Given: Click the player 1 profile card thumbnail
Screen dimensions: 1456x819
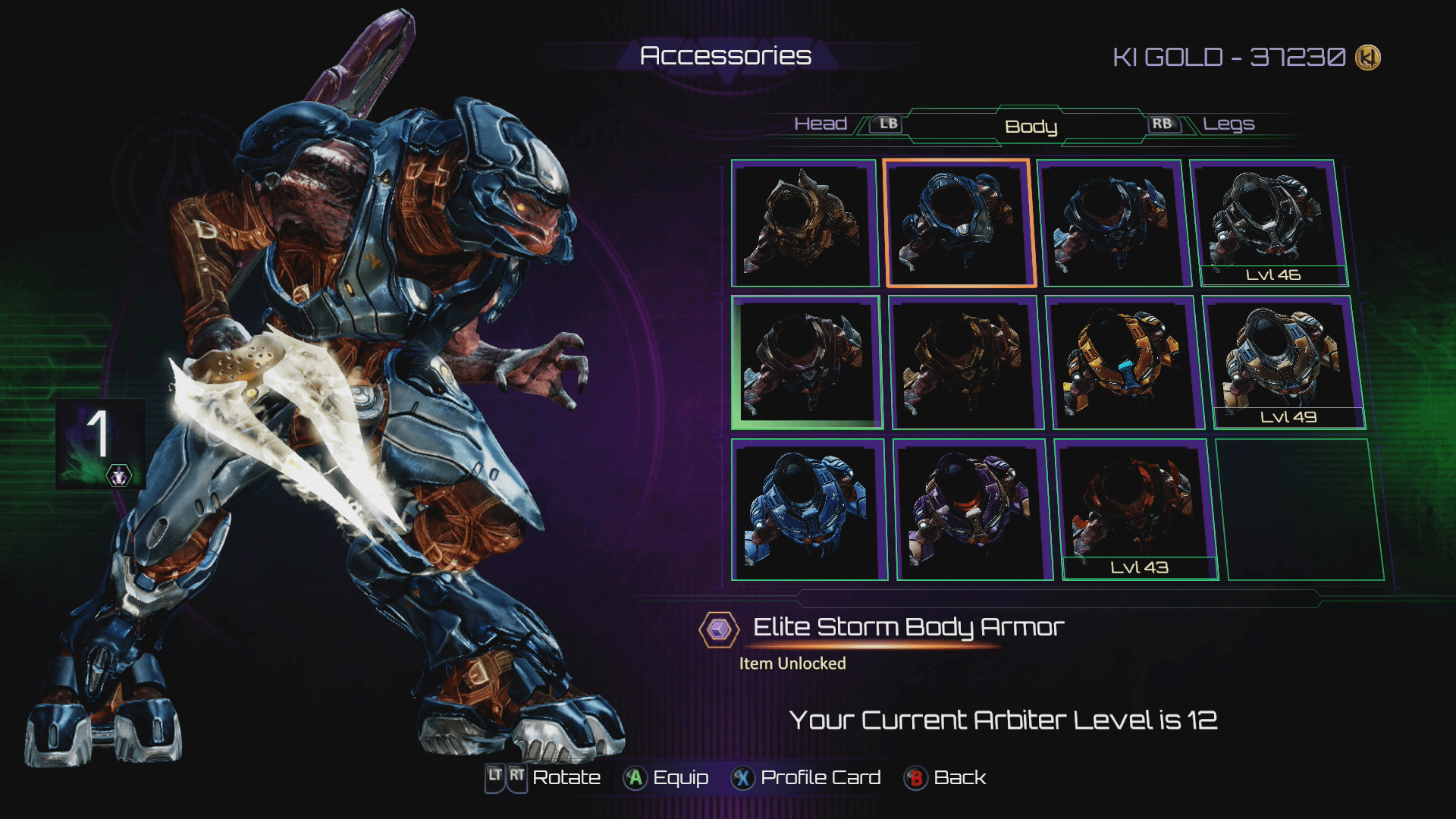Looking at the screenshot, I should (100, 444).
